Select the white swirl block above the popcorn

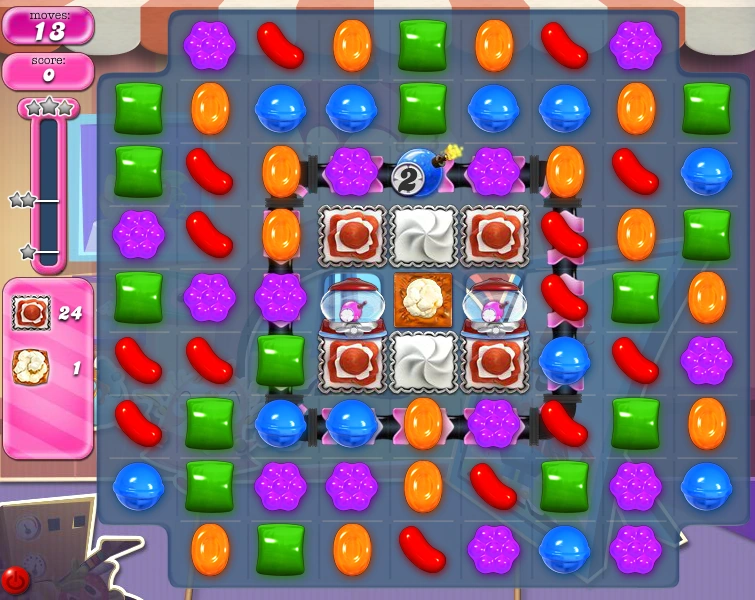[422, 236]
